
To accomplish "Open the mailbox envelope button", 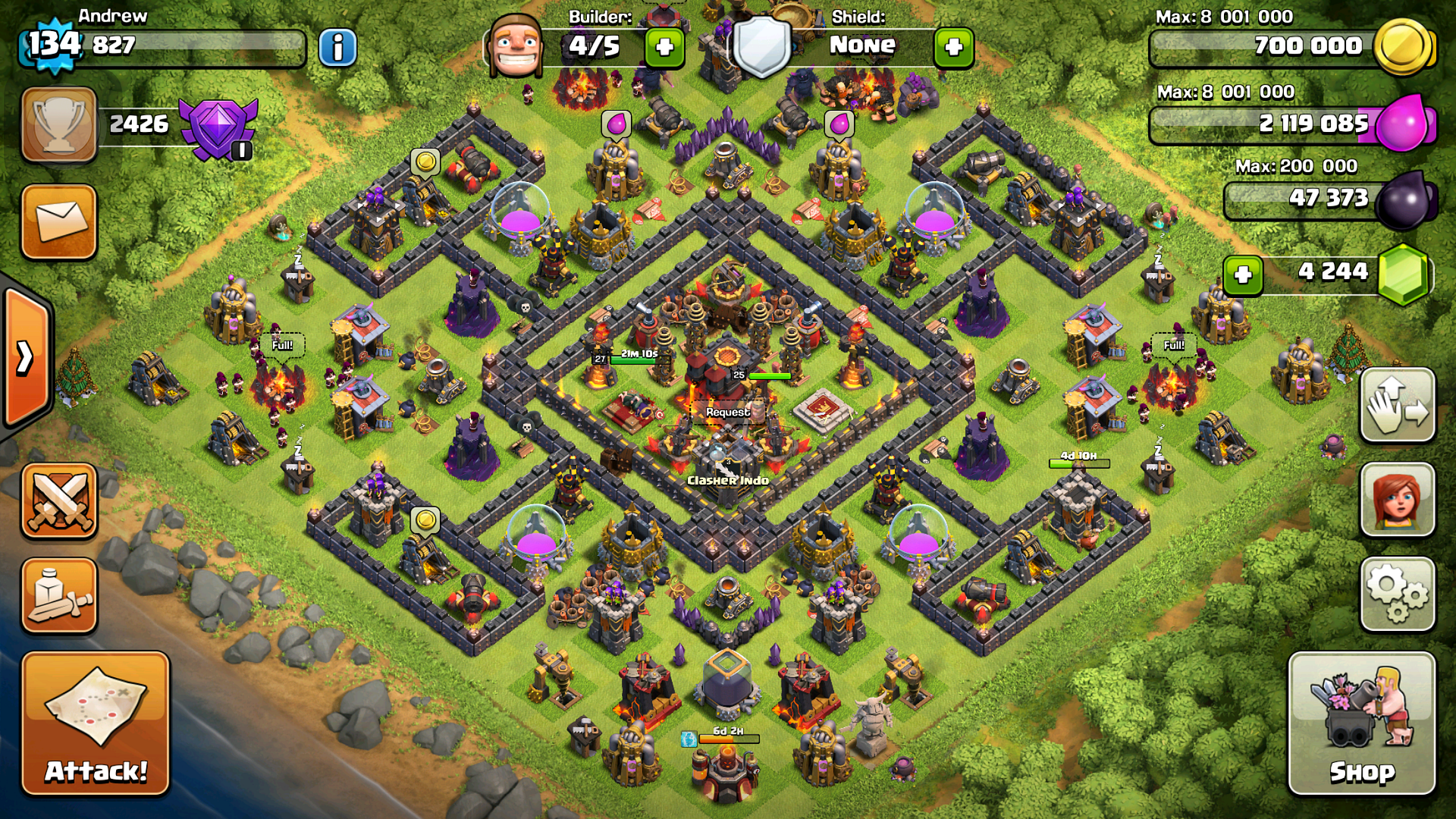I will pyautogui.click(x=59, y=221).
